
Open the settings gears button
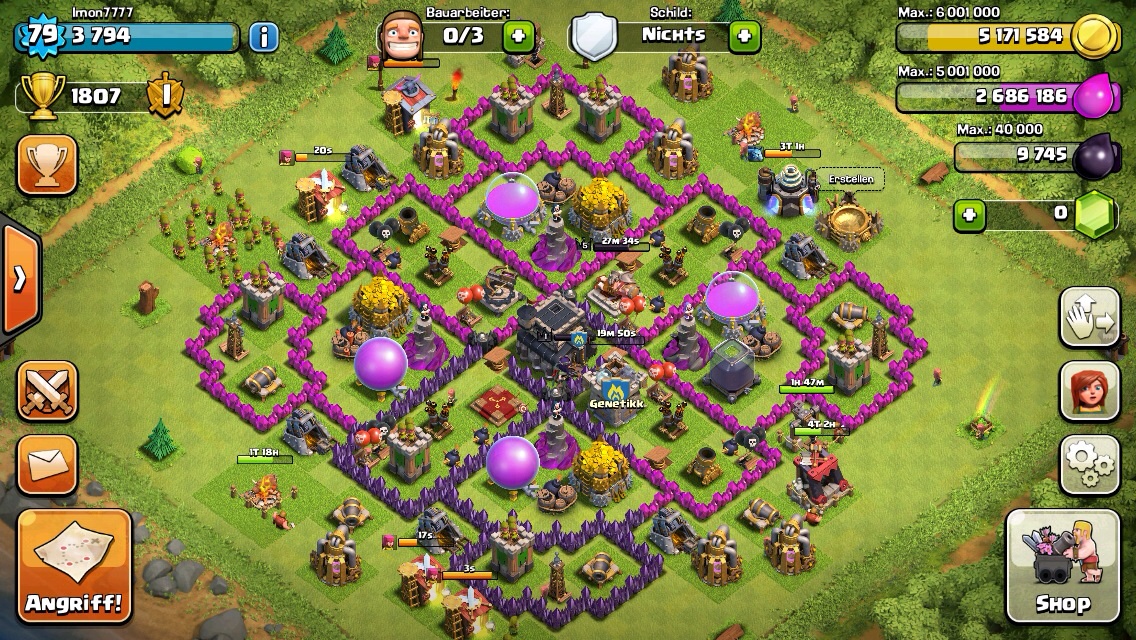click(x=1089, y=465)
